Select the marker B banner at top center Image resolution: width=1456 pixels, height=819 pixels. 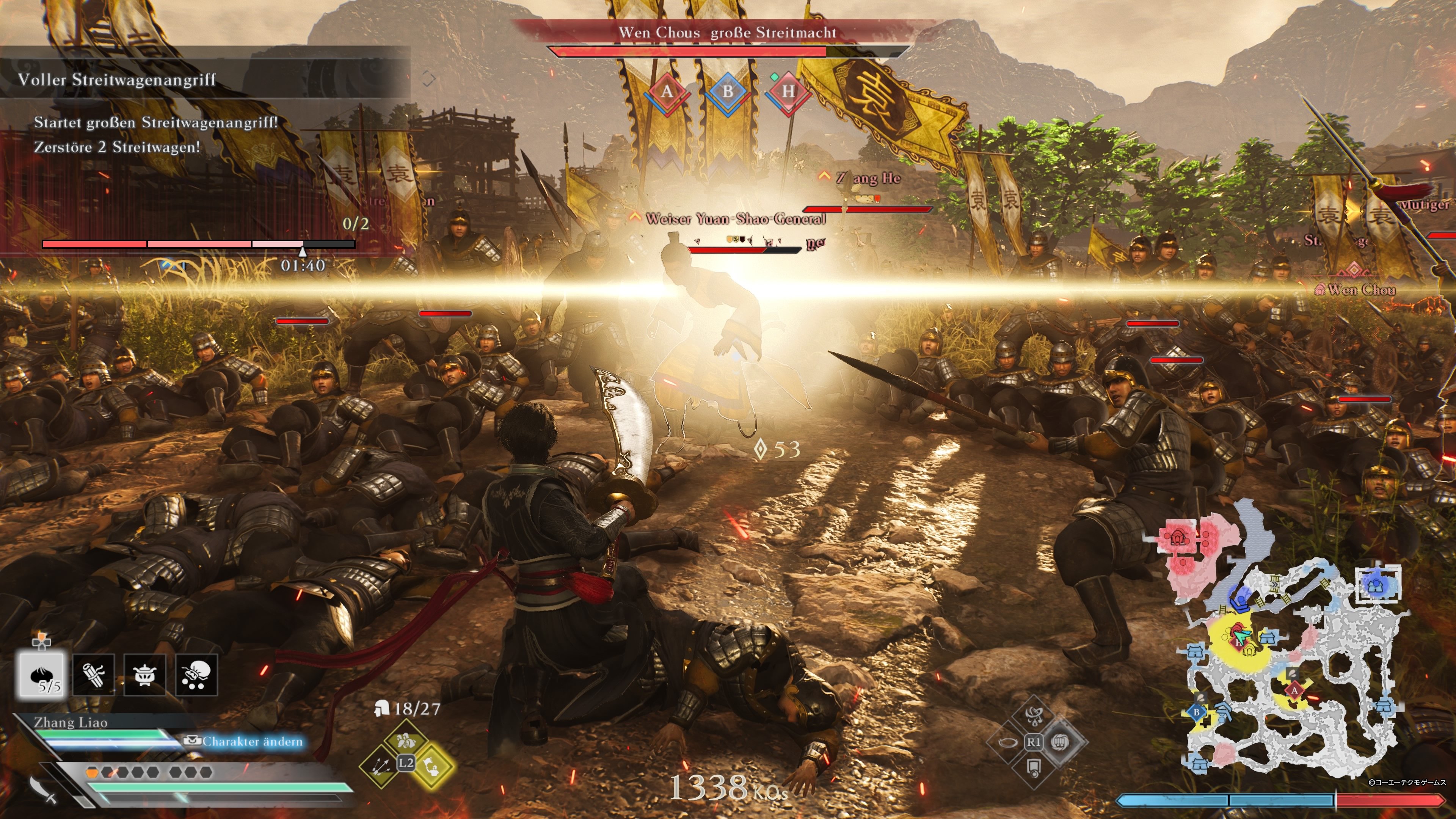pyautogui.click(x=729, y=92)
